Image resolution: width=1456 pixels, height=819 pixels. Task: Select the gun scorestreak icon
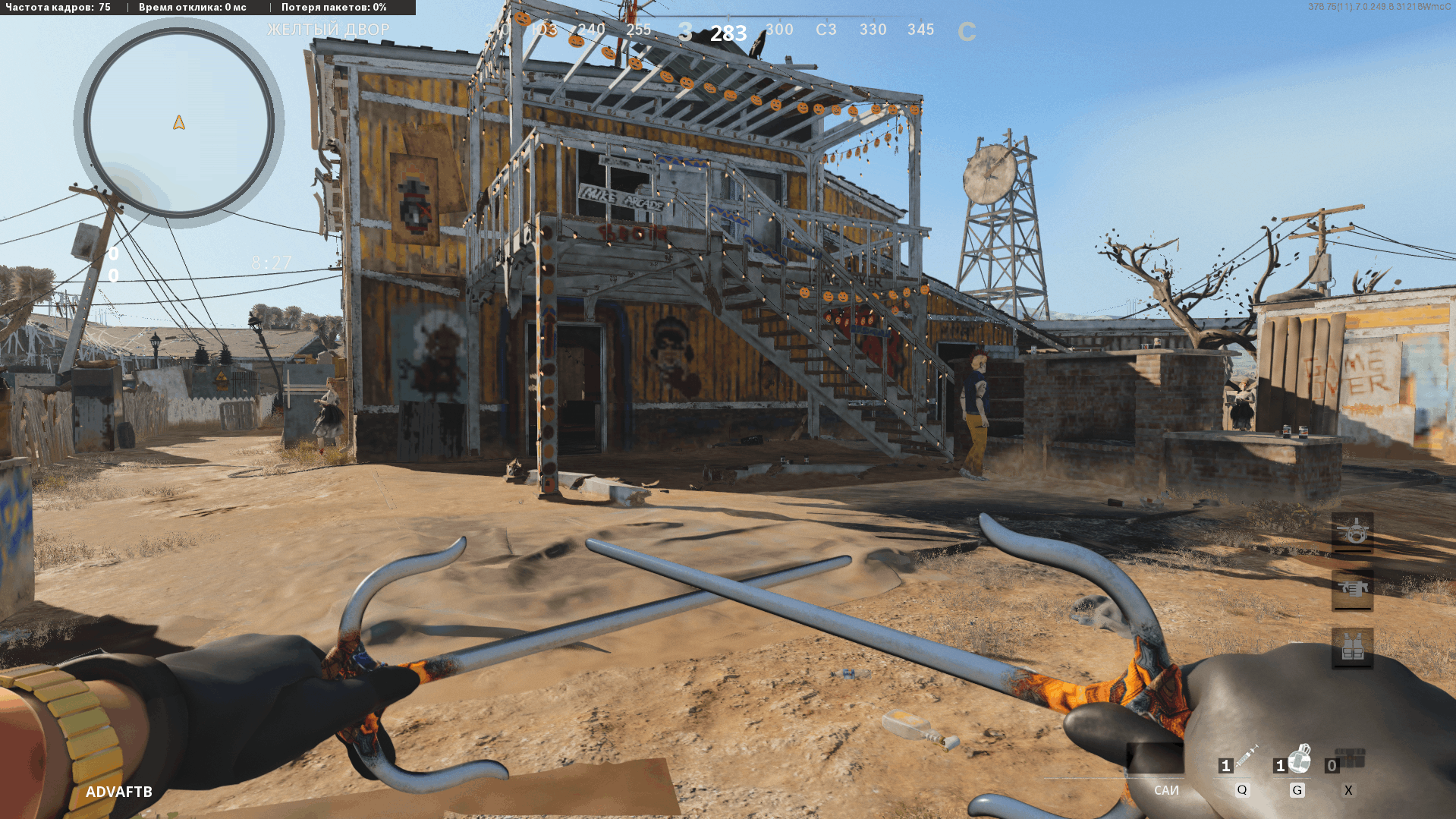[x=1352, y=590]
